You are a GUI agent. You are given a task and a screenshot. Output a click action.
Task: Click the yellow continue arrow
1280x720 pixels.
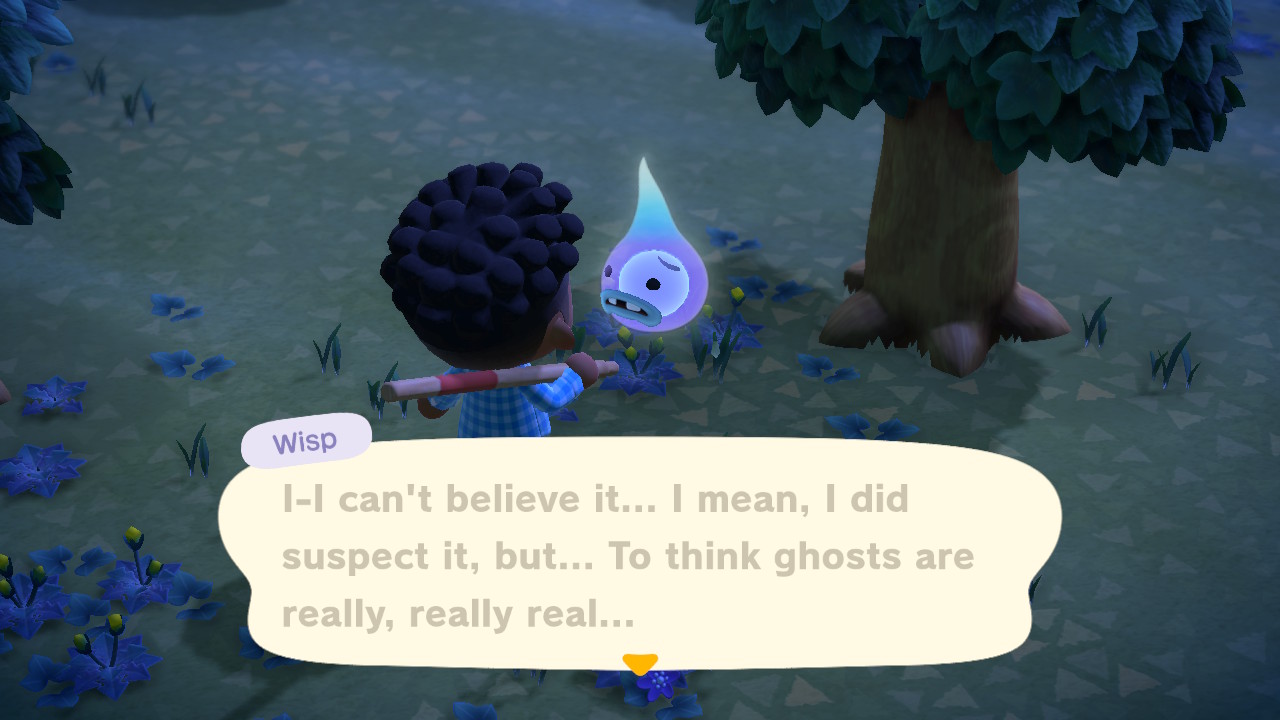640,660
